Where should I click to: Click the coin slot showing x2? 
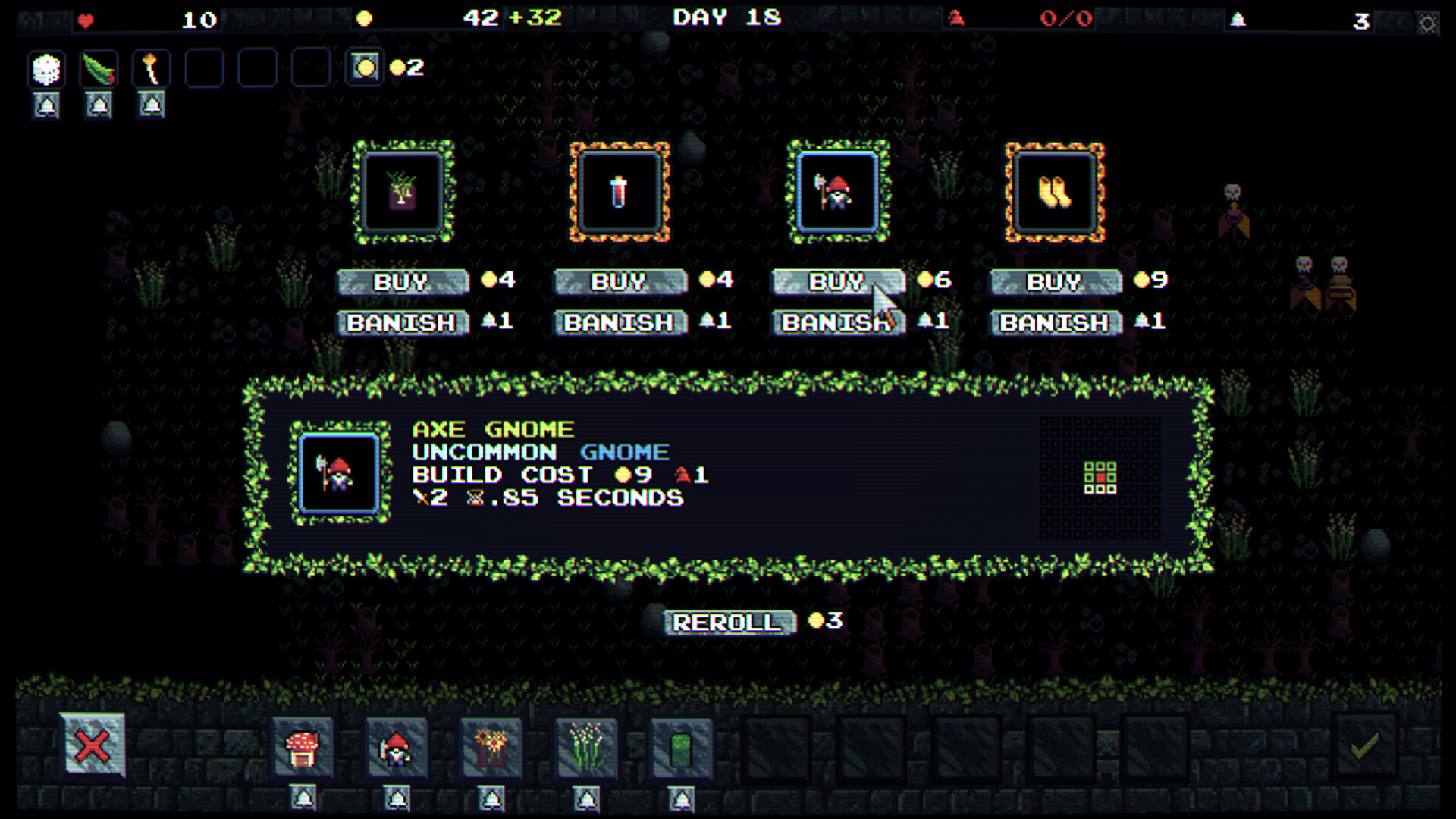pyautogui.click(x=365, y=68)
